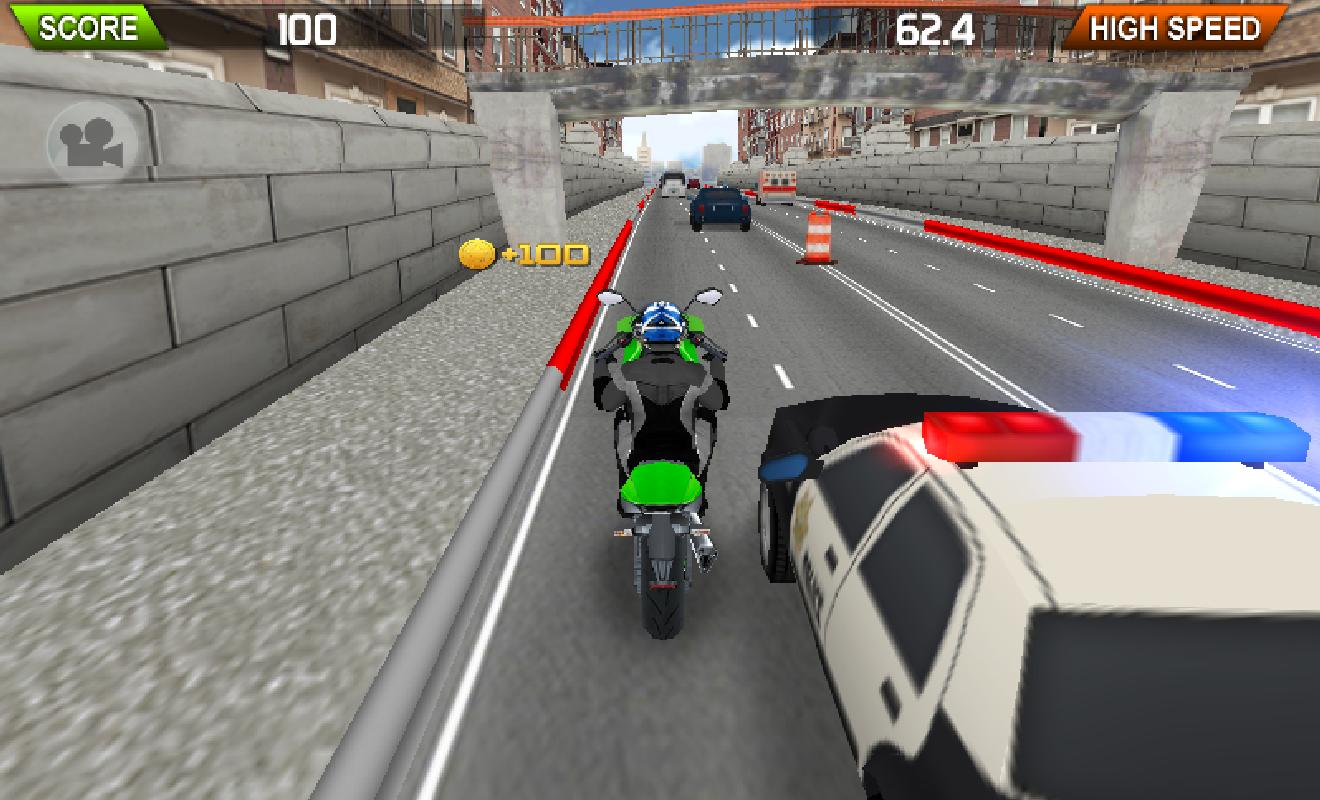Toggle the camera view with the film icon

(93, 143)
